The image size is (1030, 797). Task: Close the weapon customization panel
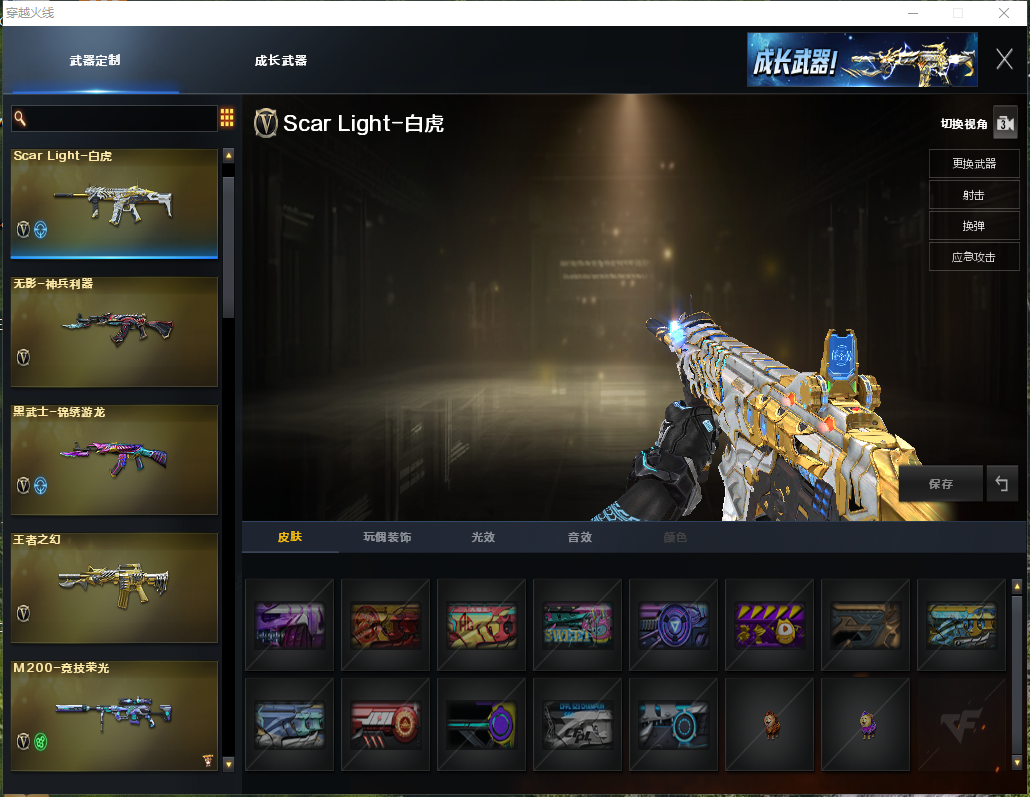[1004, 59]
